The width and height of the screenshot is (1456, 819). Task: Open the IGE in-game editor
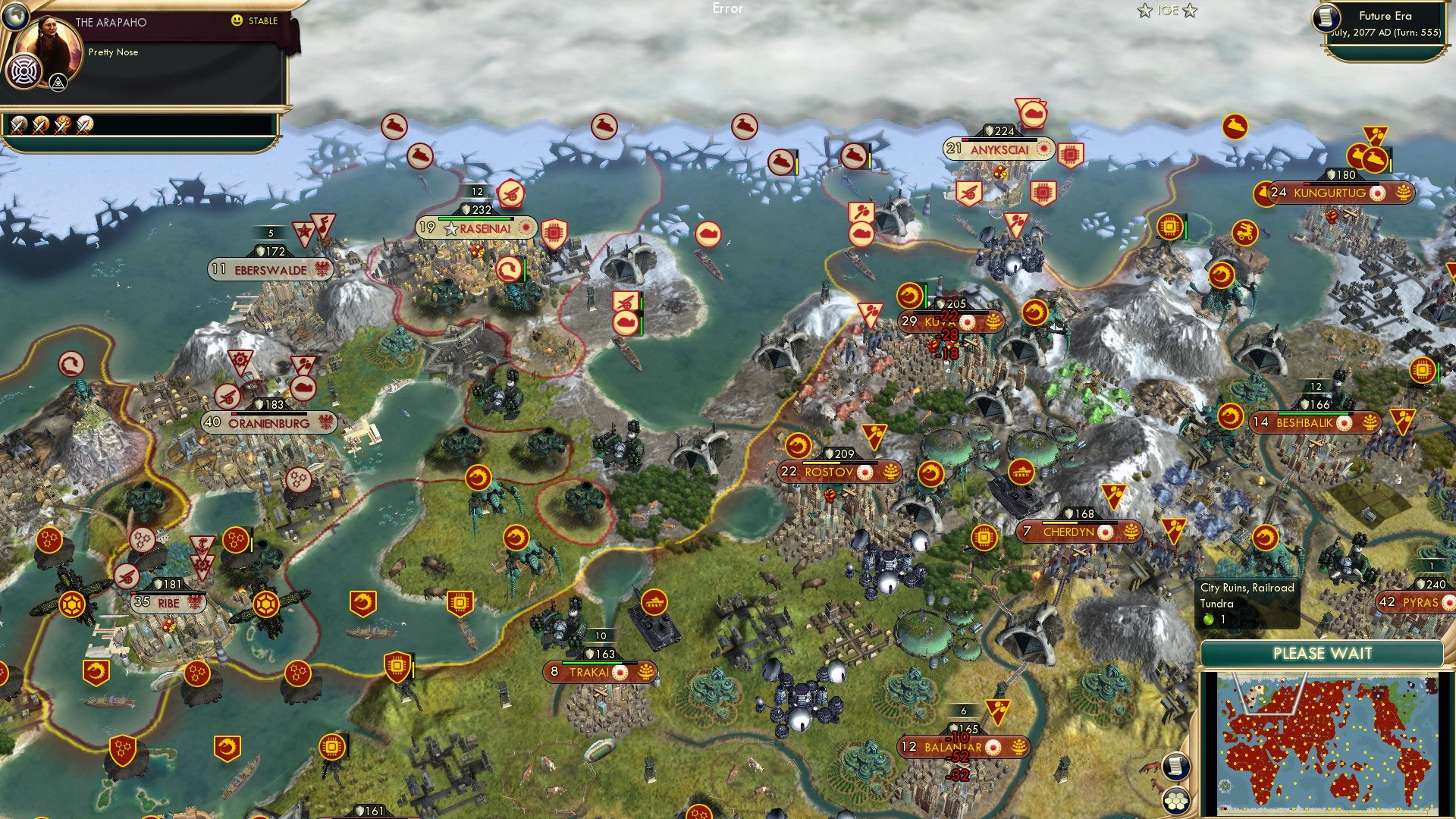(x=1167, y=11)
